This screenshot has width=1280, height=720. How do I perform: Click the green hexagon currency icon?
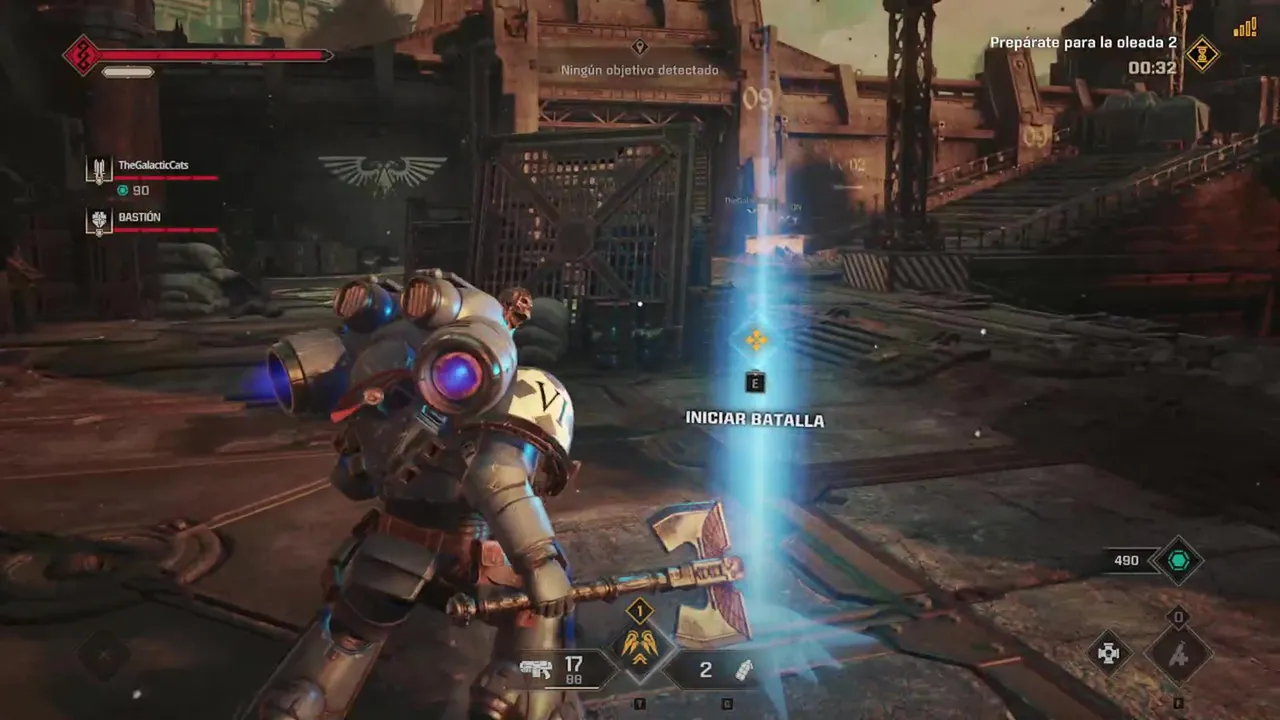click(x=1176, y=561)
